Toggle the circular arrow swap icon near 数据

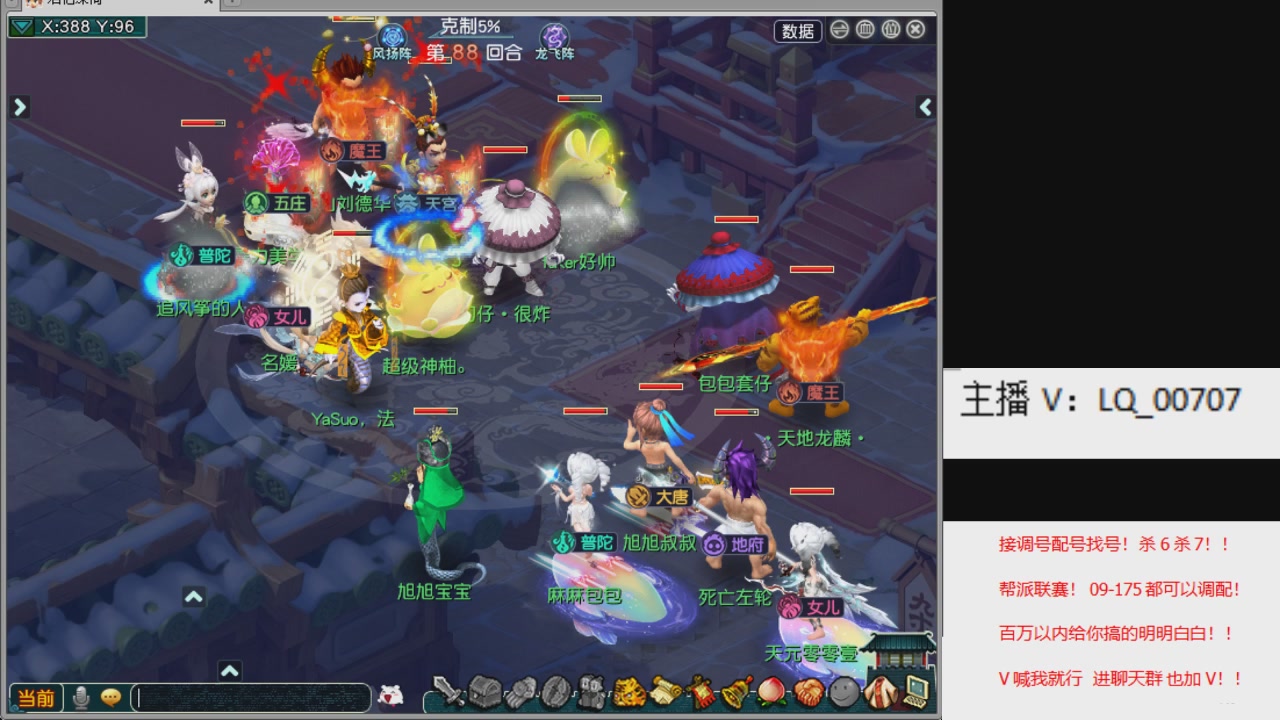838,31
